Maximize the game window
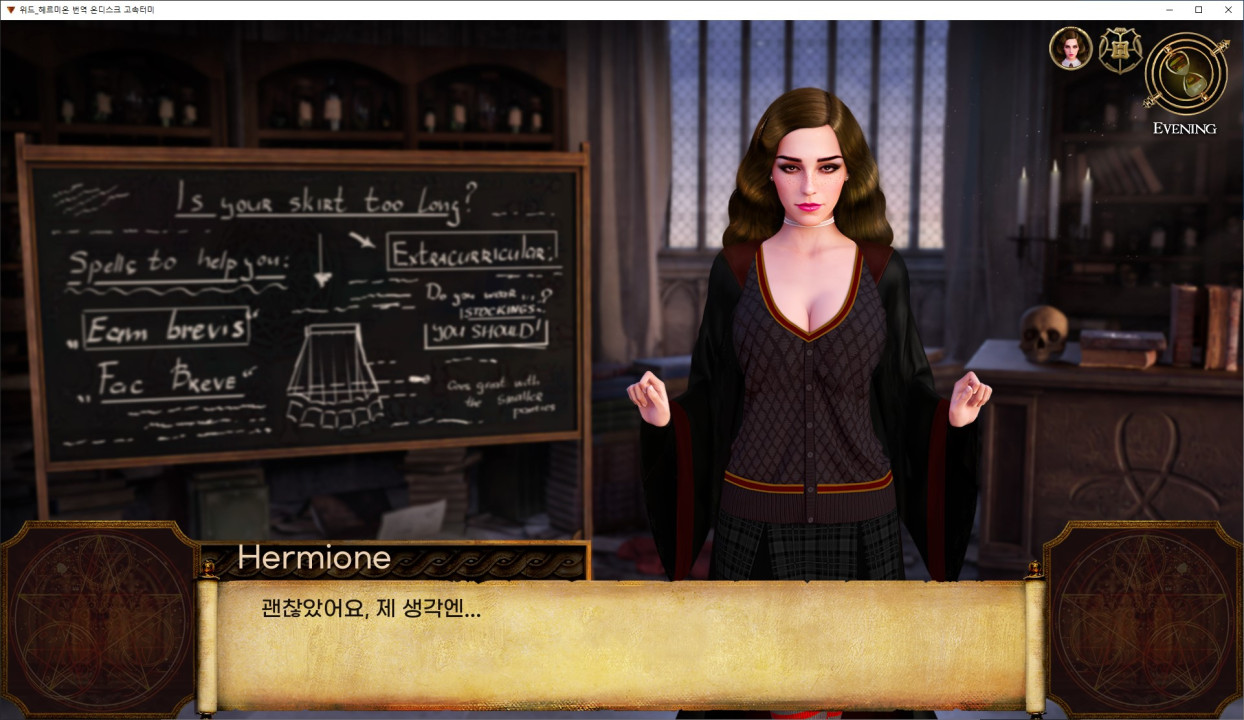The height and width of the screenshot is (720, 1244). (1198, 10)
